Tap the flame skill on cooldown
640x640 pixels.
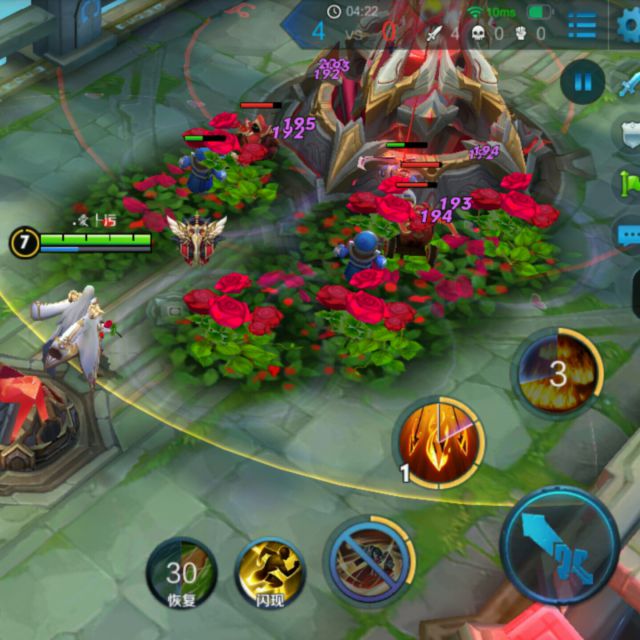pos(558,374)
